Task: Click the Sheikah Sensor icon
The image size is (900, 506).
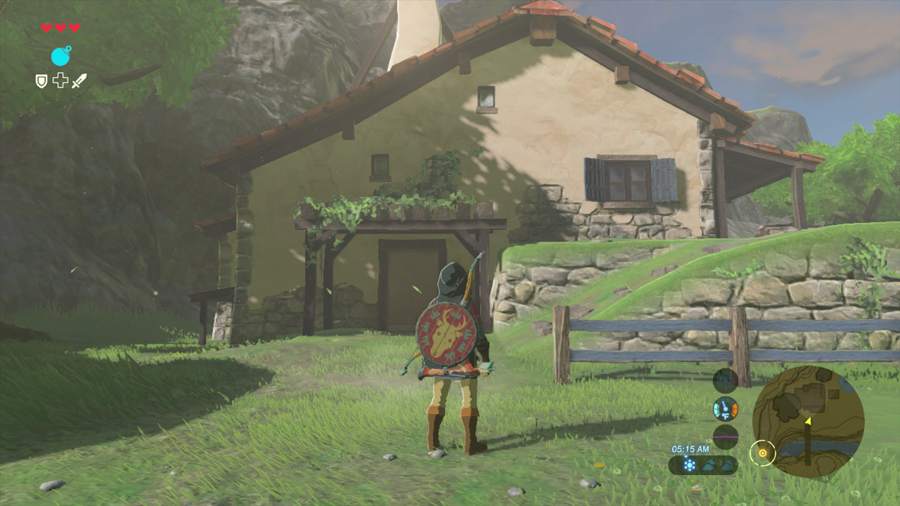Action: point(725,380)
